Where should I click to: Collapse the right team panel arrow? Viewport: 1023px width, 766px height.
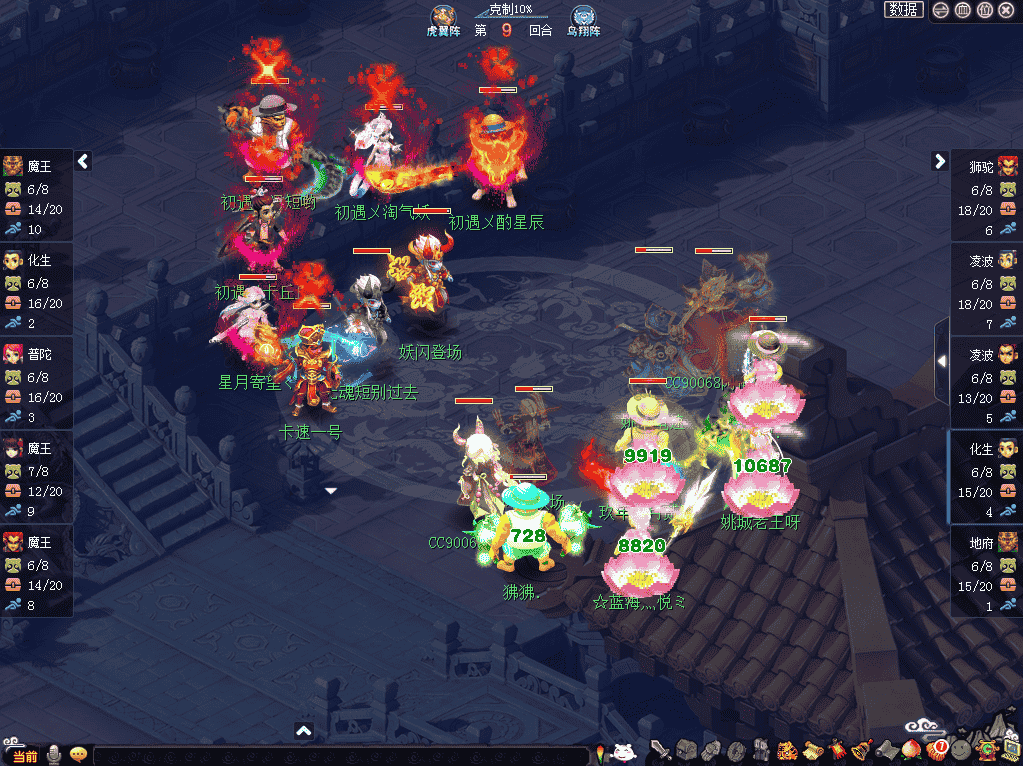(x=939, y=161)
